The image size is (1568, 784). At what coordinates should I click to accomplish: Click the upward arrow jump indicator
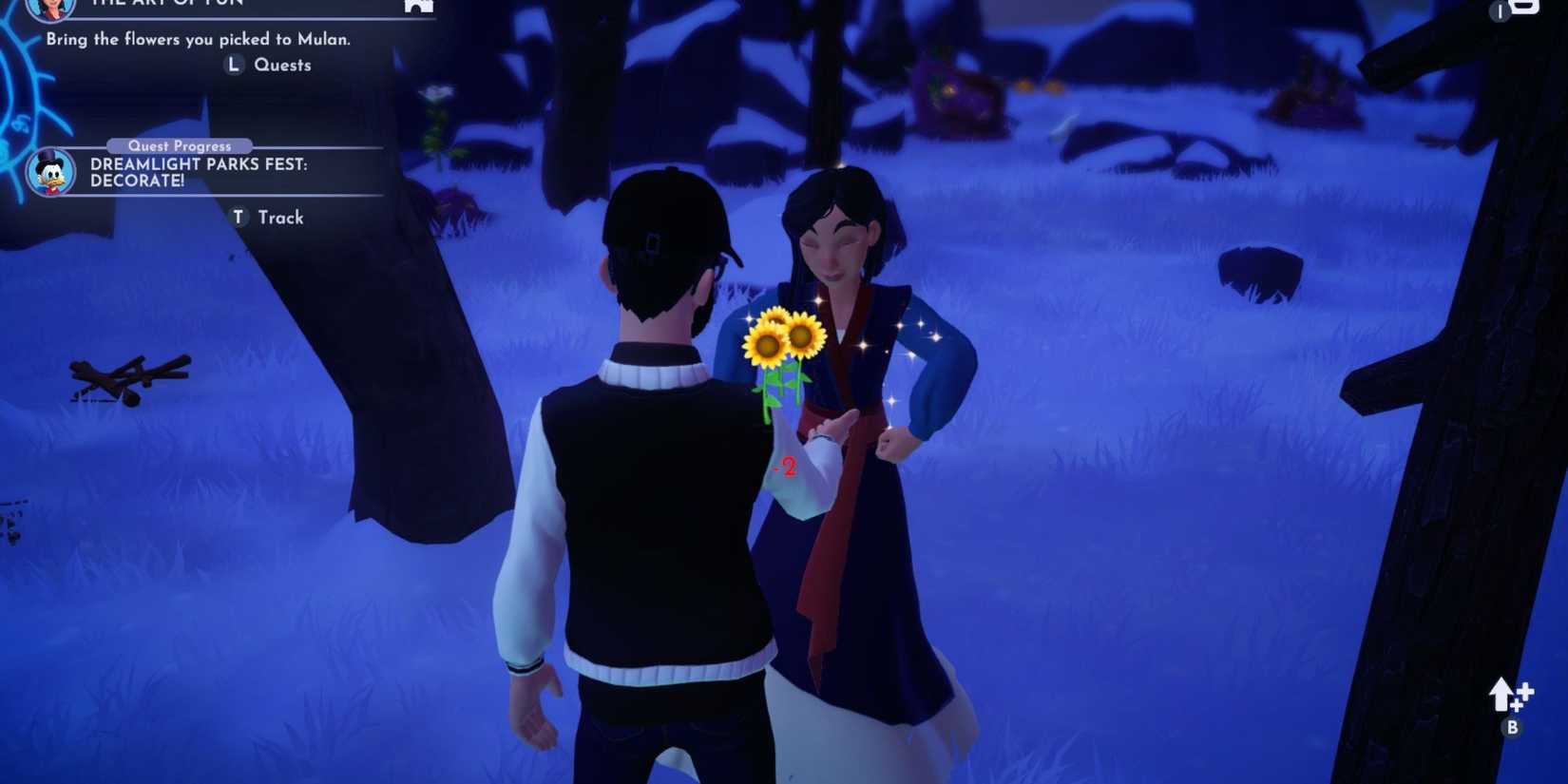coord(1500,692)
